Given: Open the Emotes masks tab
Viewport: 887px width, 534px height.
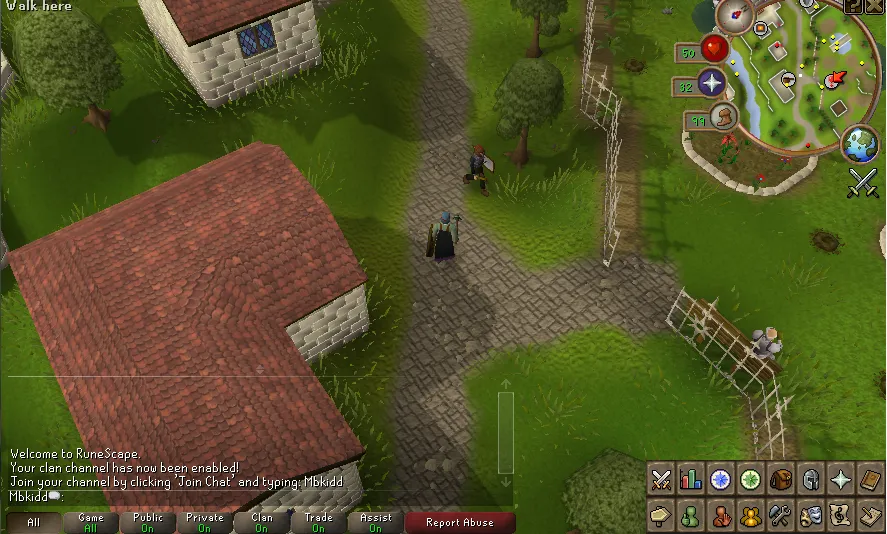Looking at the screenshot, I should pos(811,516).
